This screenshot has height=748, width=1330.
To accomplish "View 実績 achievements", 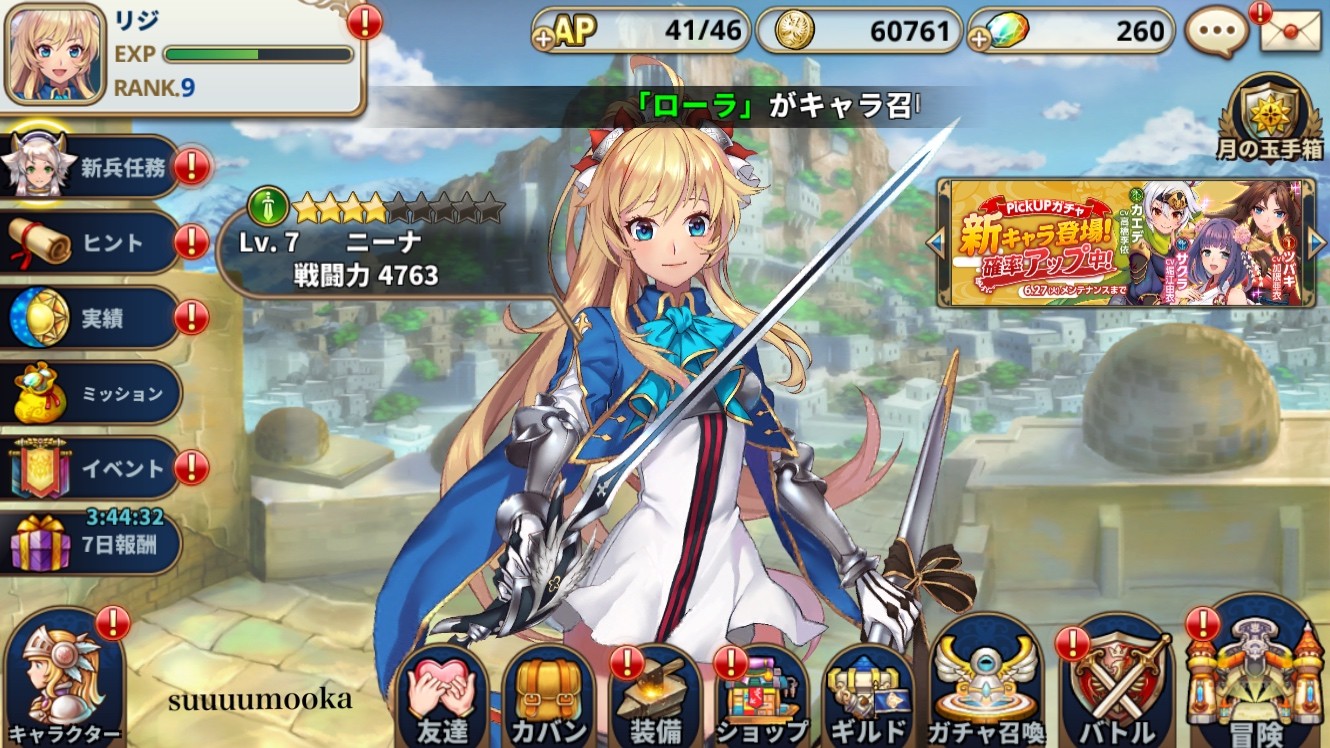I will 90,318.
